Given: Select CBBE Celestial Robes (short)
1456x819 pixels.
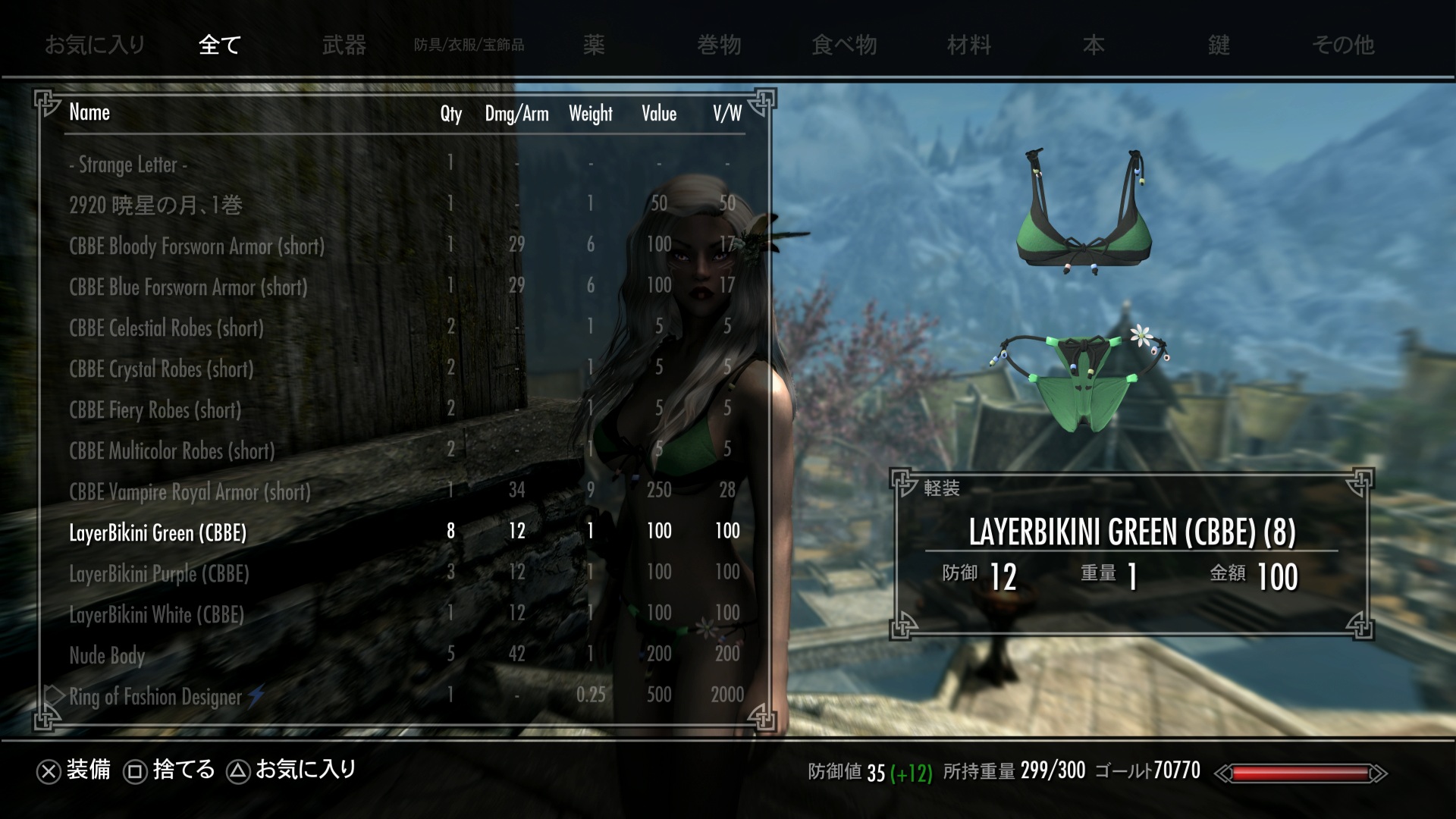Looking at the screenshot, I should (166, 328).
